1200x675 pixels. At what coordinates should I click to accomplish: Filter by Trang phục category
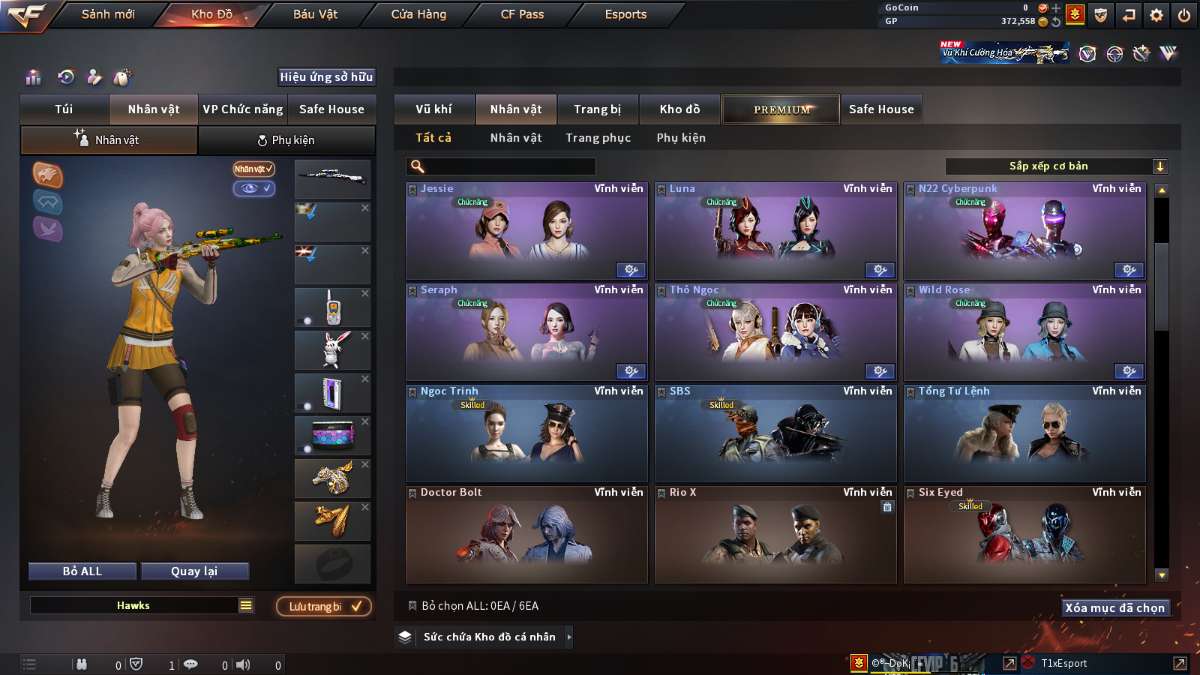tap(598, 138)
